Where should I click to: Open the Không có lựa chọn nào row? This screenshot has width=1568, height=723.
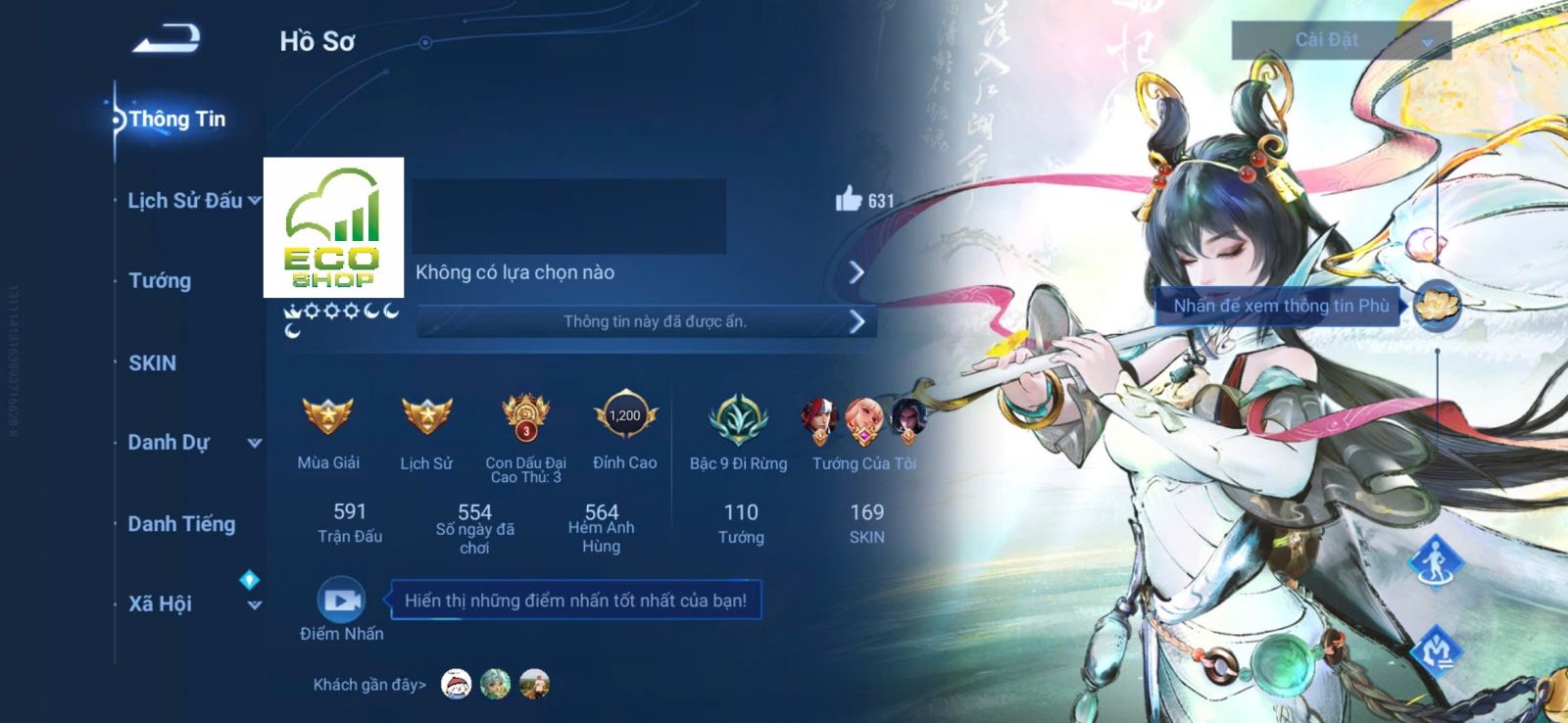click(x=639, y=272)
